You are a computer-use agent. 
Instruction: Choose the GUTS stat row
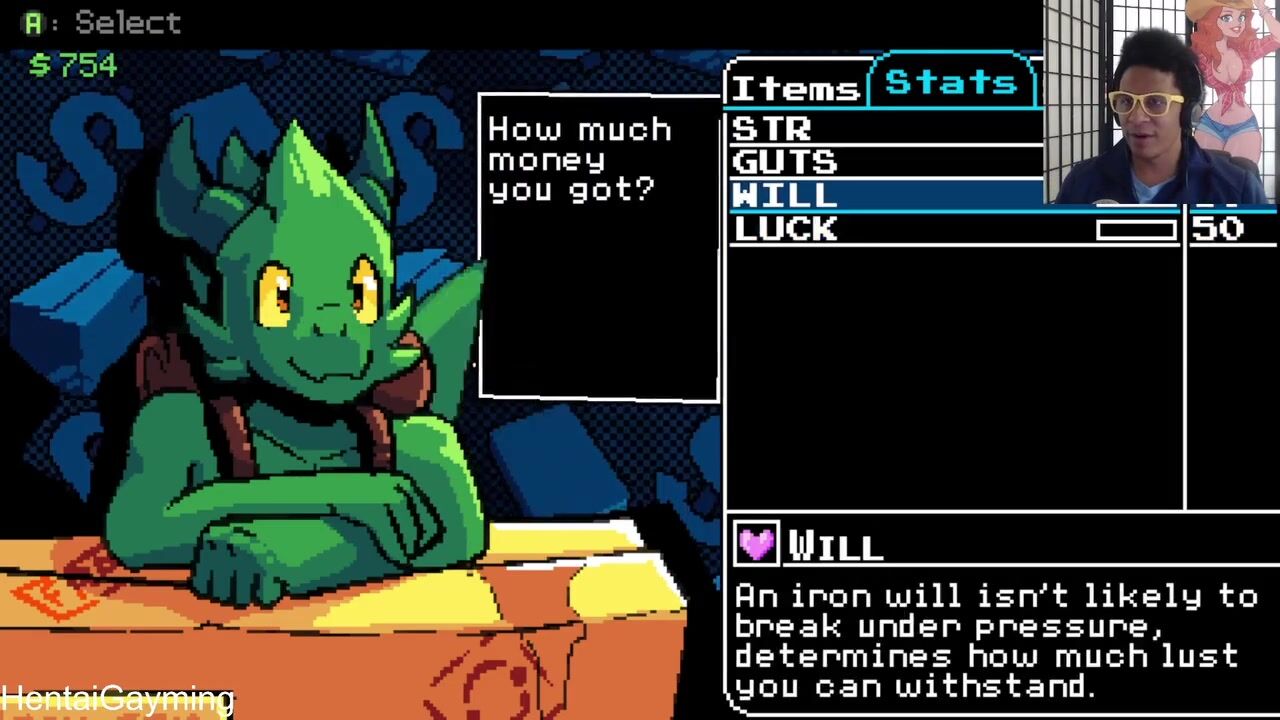coord(880,162)
